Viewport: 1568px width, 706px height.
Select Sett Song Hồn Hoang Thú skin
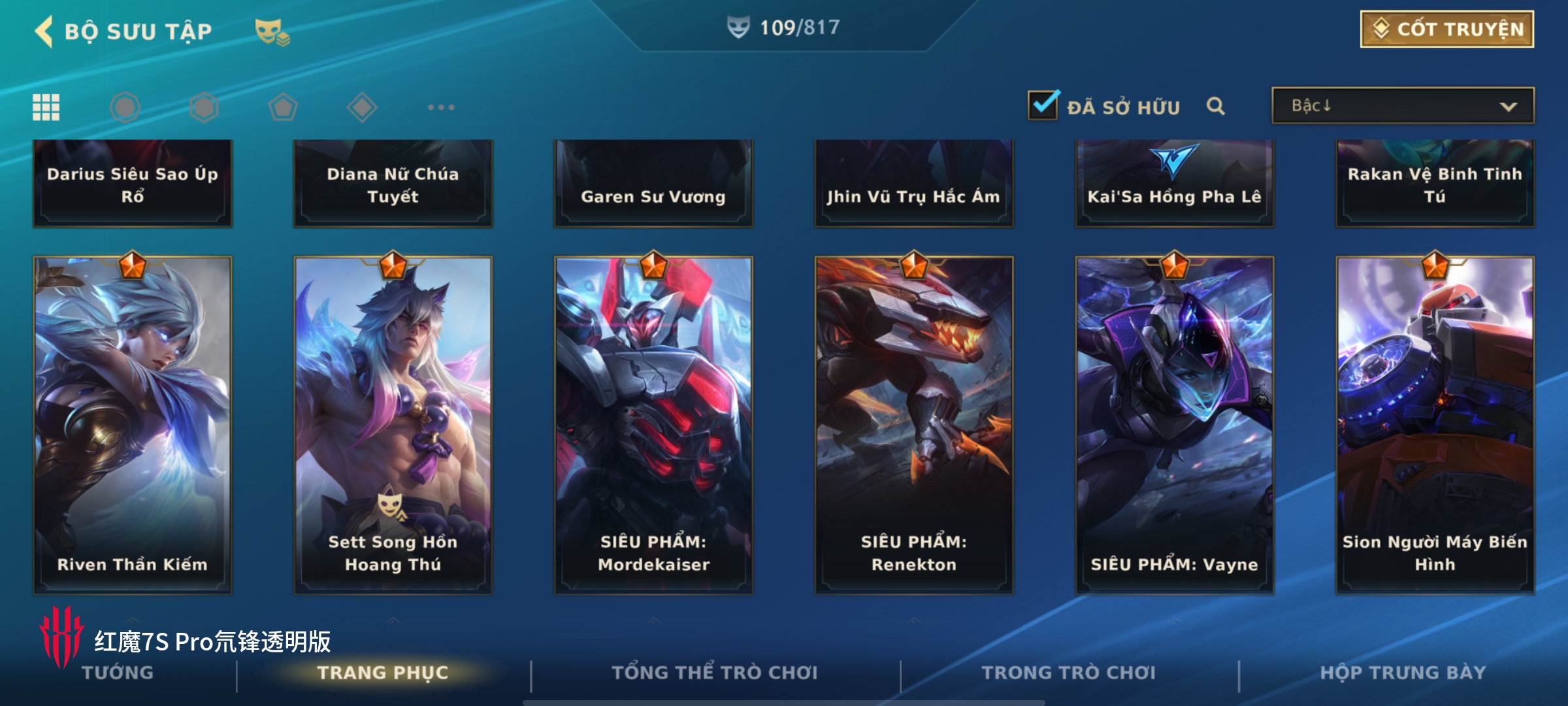click(393, 425)
